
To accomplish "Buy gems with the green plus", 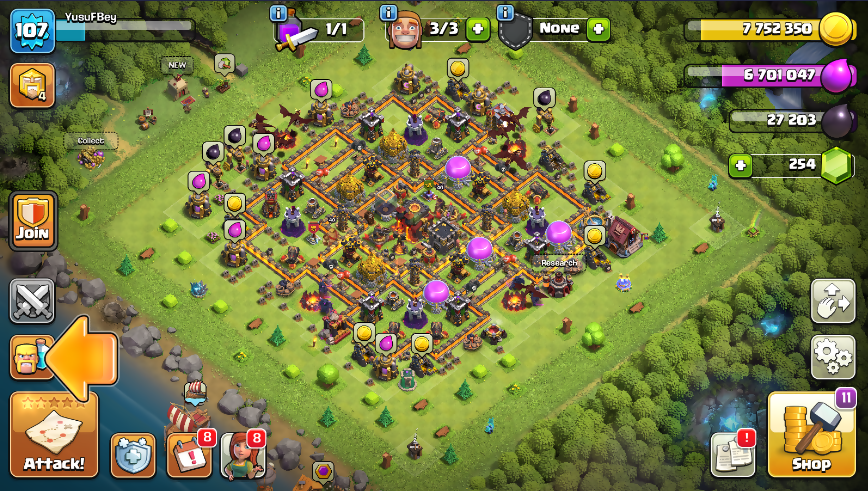I will coord(740,165).
